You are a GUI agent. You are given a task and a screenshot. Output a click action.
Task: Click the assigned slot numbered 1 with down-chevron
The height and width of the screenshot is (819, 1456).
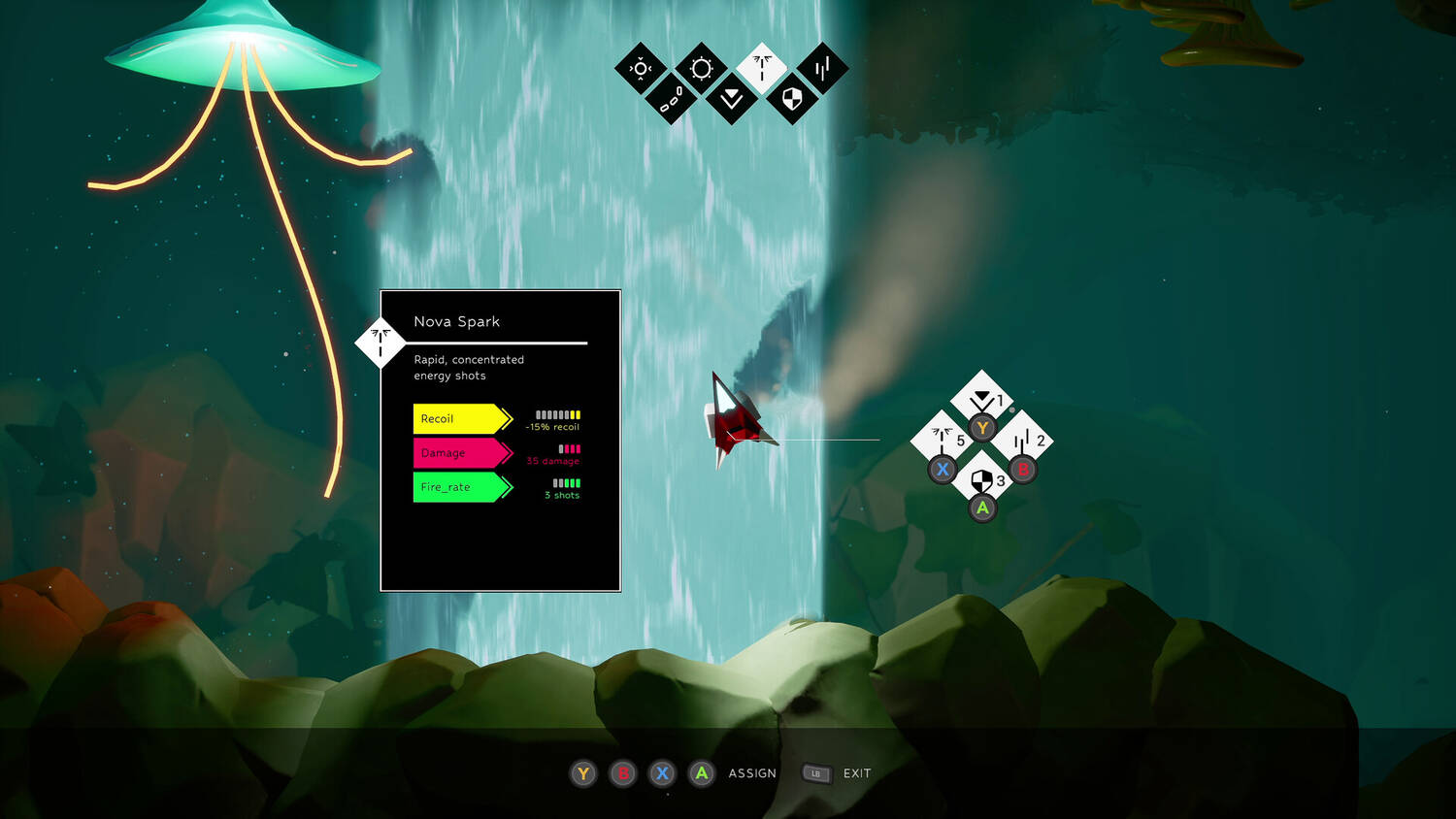click(x=981, y=400)
